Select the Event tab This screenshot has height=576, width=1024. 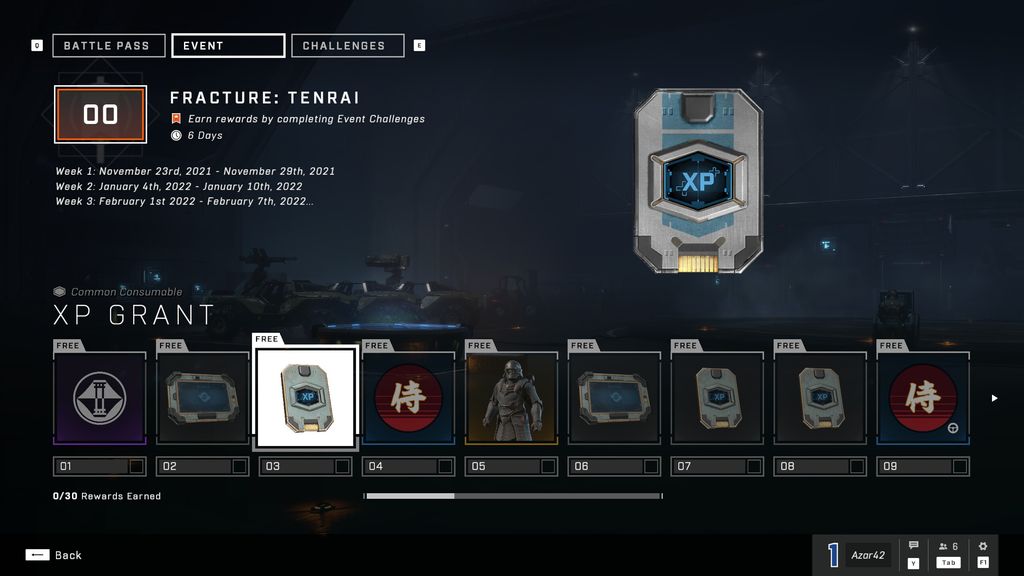228,46
